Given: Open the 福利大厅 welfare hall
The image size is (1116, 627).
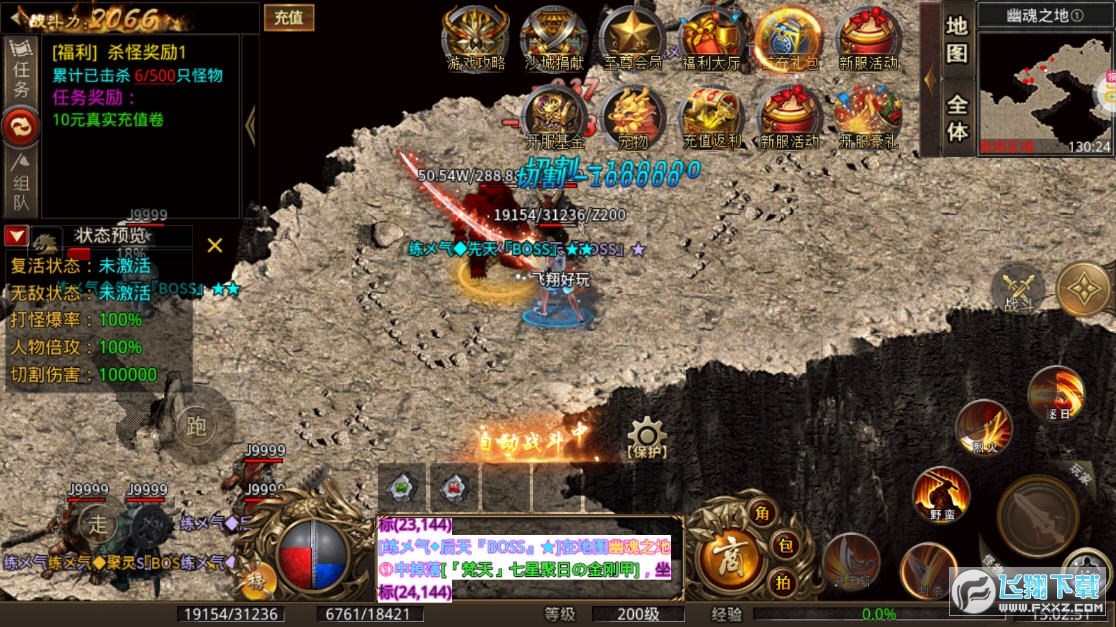Looking at the screenshot, I should click(711, 39).
